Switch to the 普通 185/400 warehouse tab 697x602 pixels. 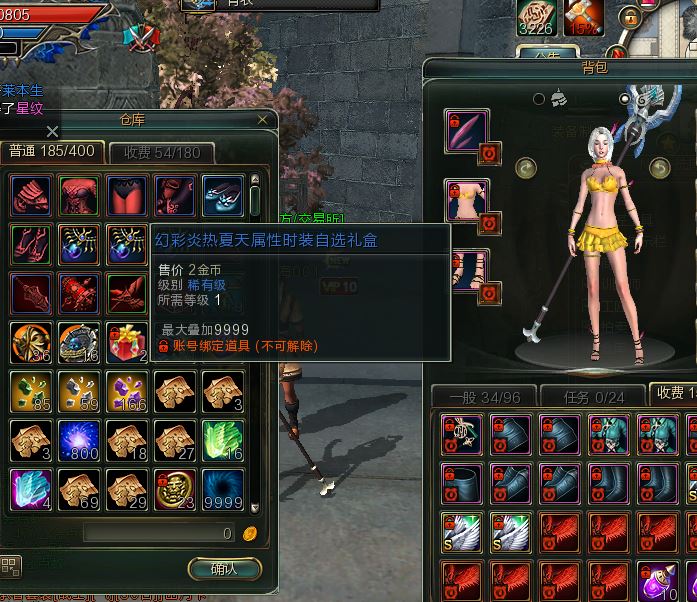pyautogui.click(x=52, y=152)
